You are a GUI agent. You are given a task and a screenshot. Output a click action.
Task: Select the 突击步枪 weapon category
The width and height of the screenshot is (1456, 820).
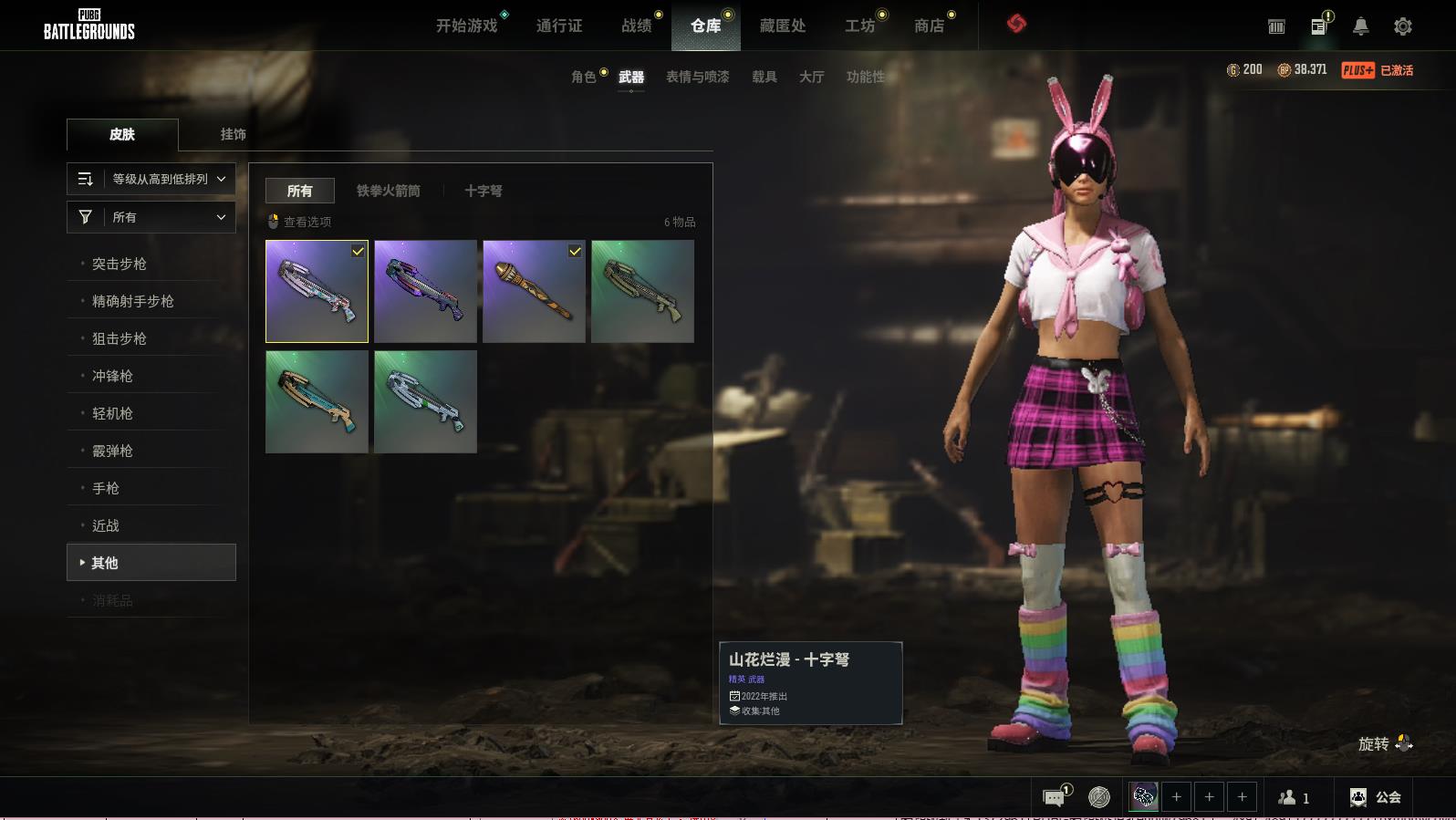pos(120,264)
